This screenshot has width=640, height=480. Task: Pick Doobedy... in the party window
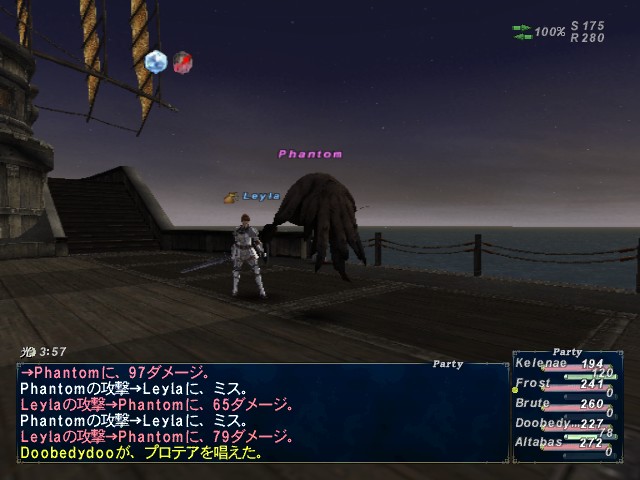tap(545, 423)
